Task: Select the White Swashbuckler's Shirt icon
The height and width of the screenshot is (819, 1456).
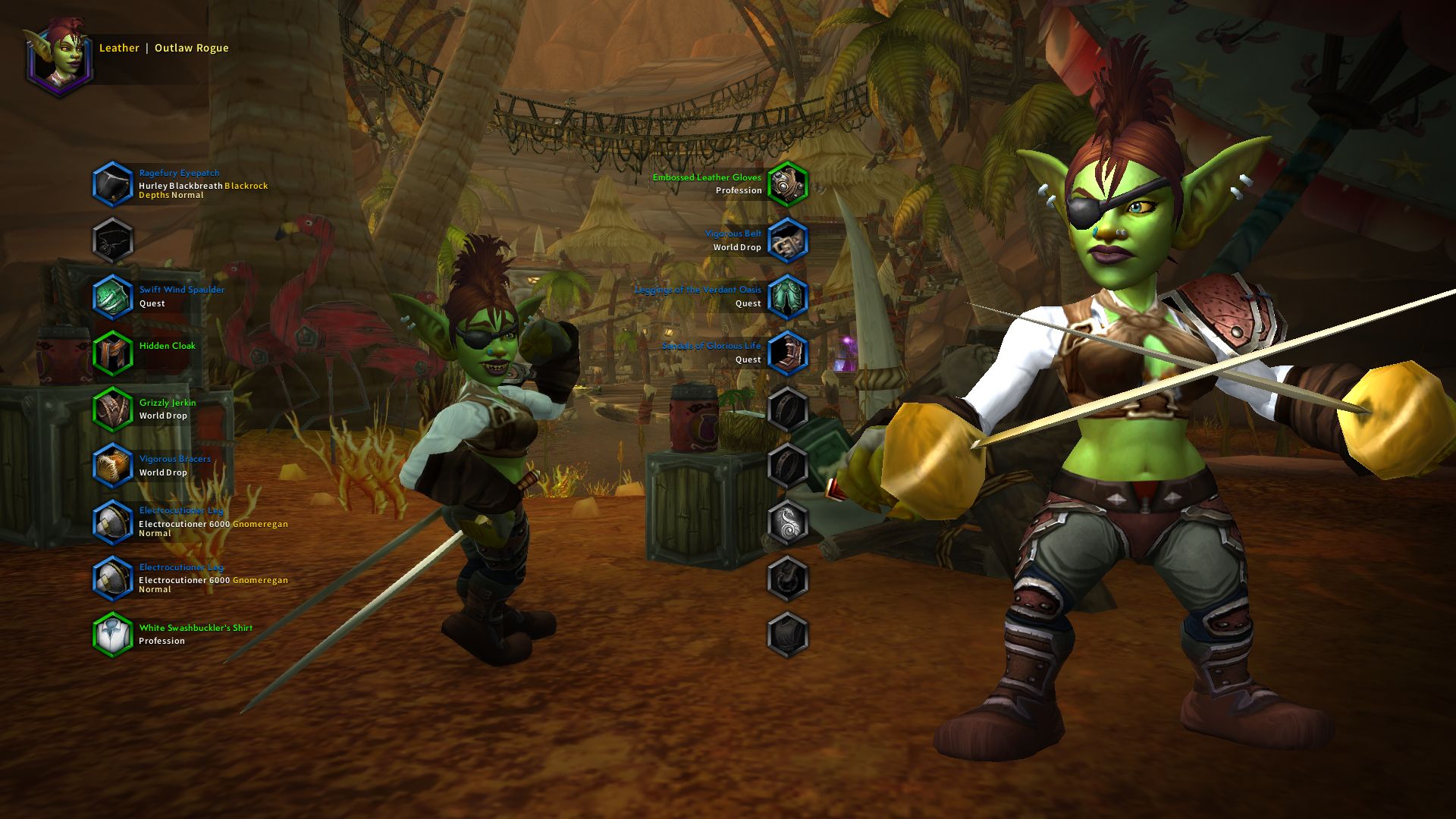Action: point(114,634)
